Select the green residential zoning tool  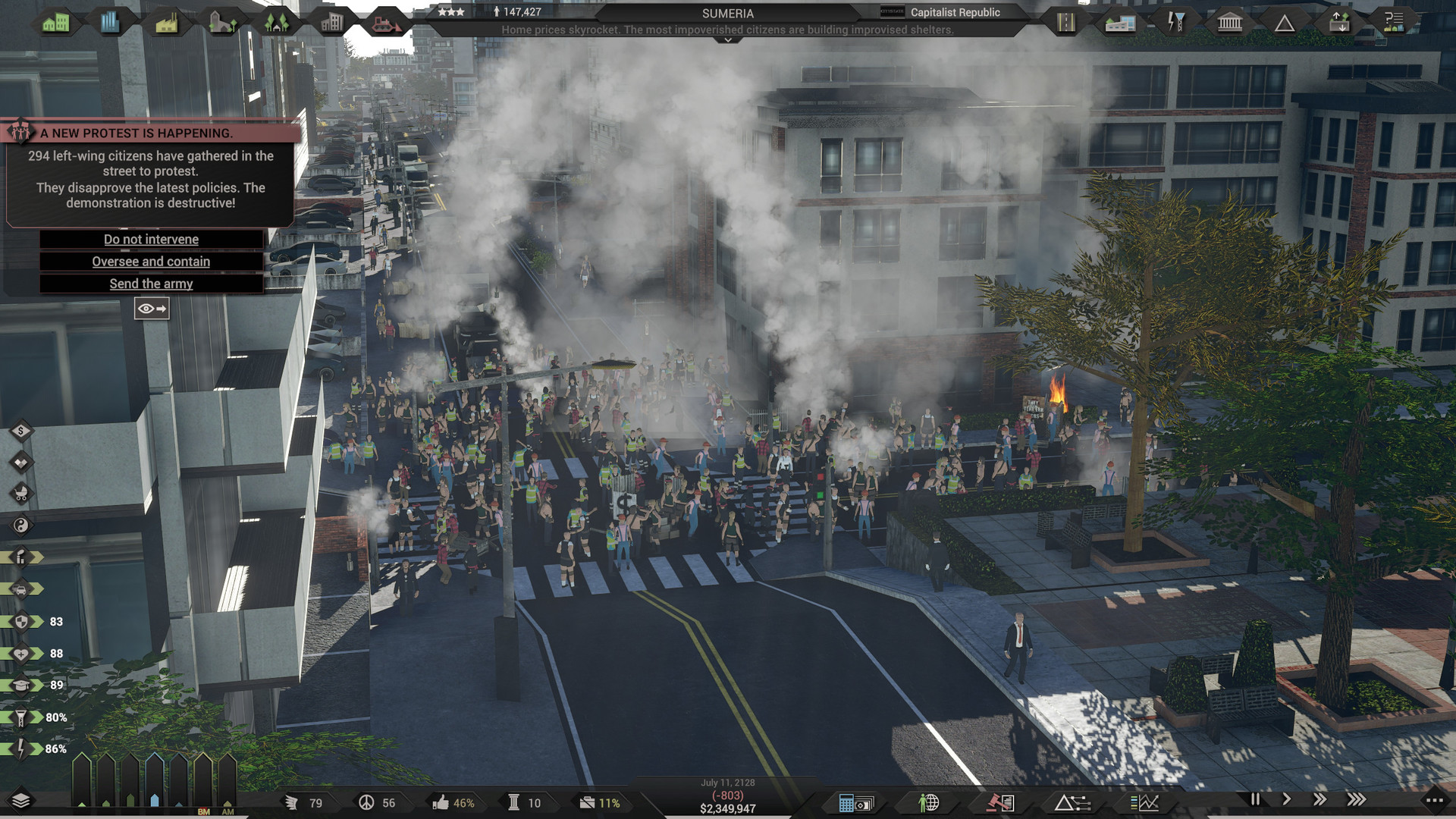pos(57,21)
